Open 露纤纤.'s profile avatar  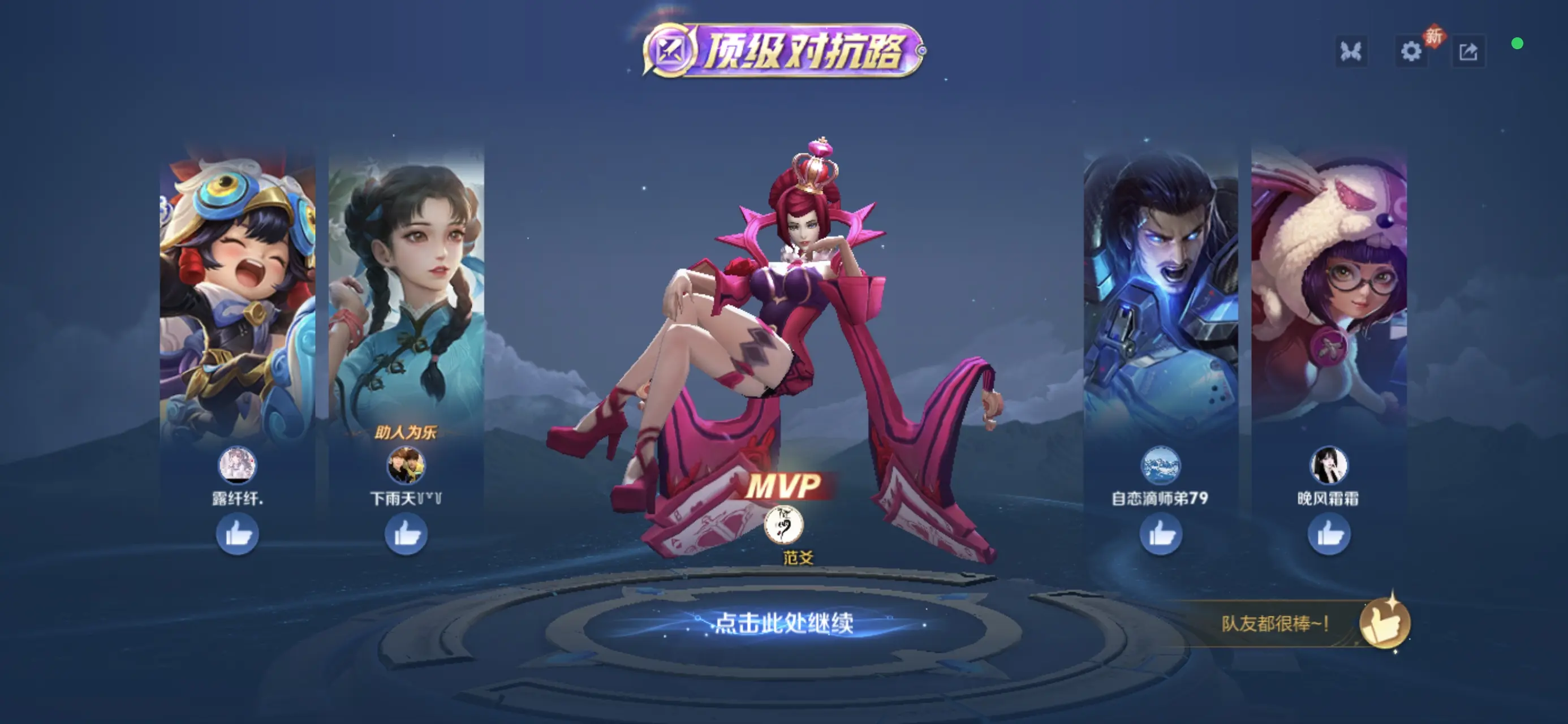coord(237,465)
